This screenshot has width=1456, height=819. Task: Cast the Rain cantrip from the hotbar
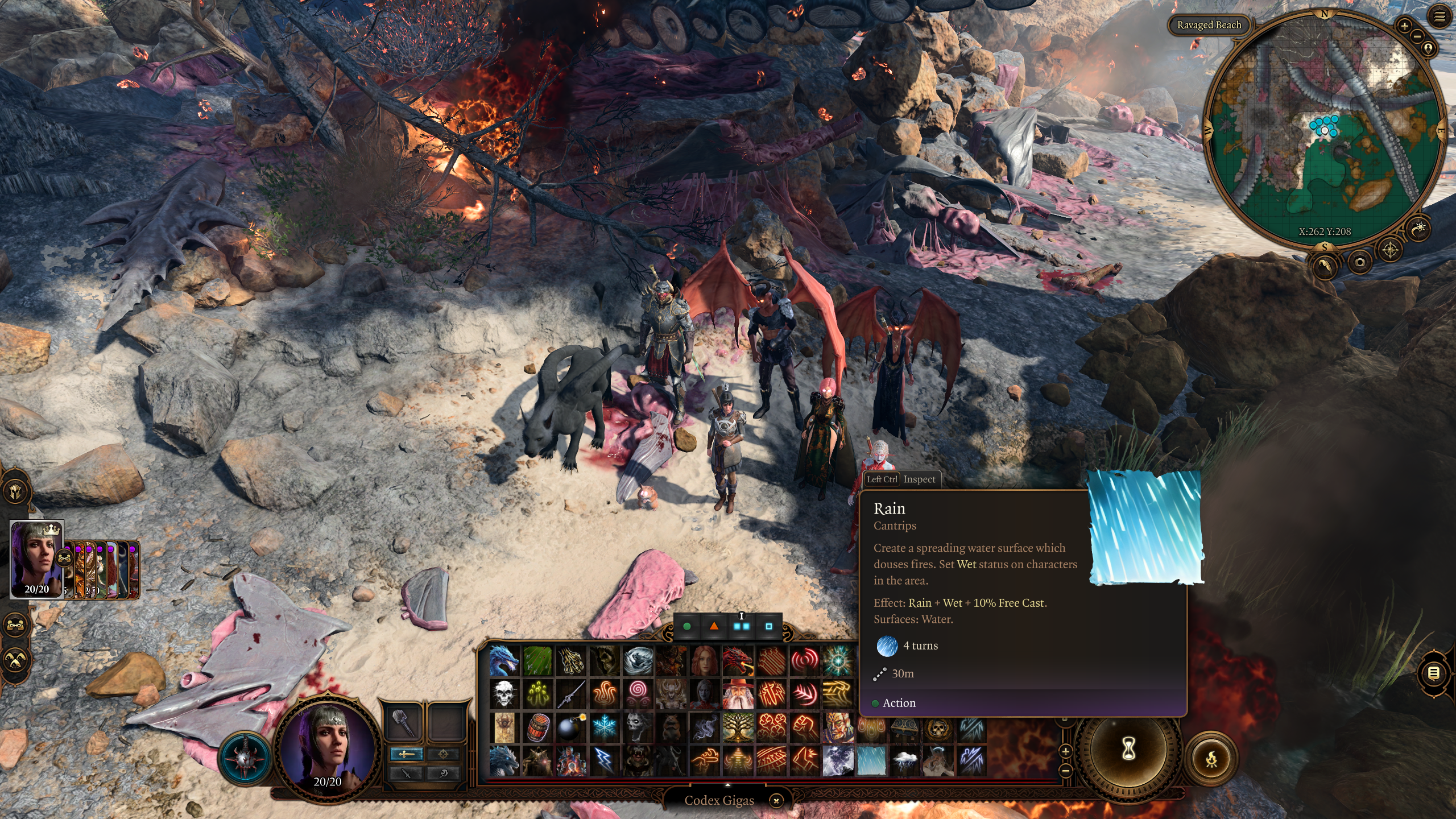click(871, 760)
